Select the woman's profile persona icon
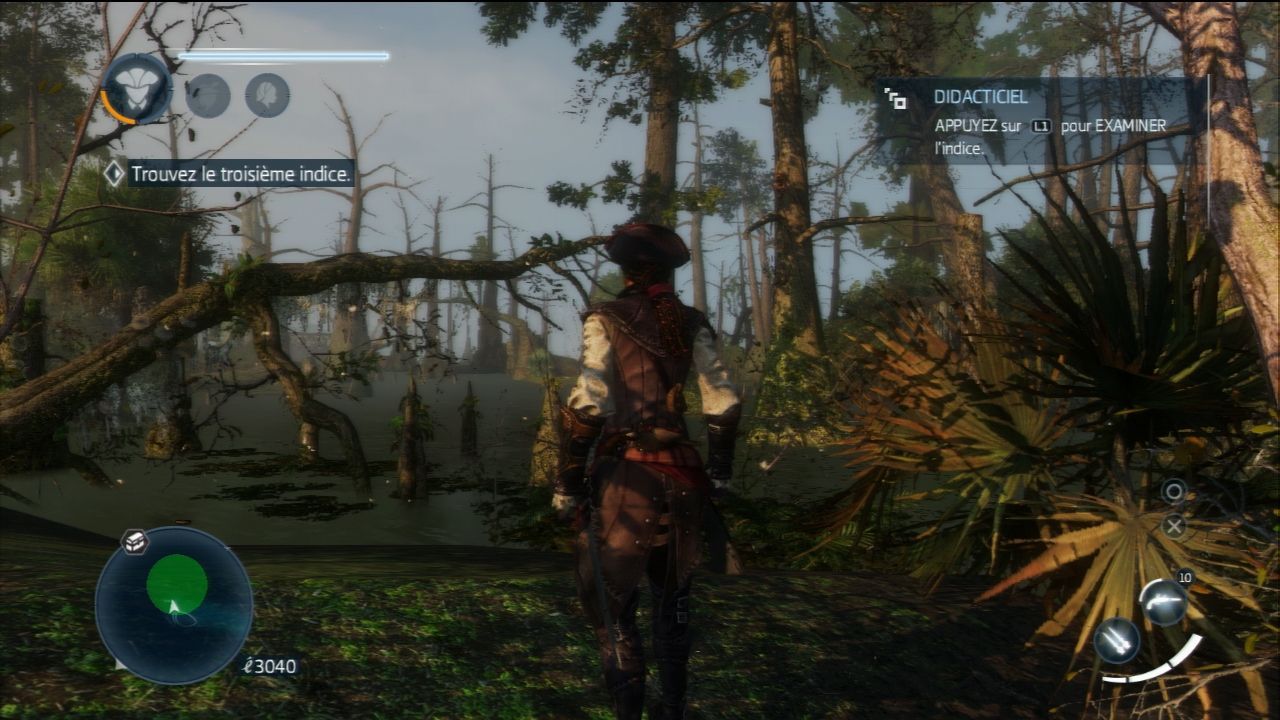Screen dimensions: 1280x720 tap(267, 96)
